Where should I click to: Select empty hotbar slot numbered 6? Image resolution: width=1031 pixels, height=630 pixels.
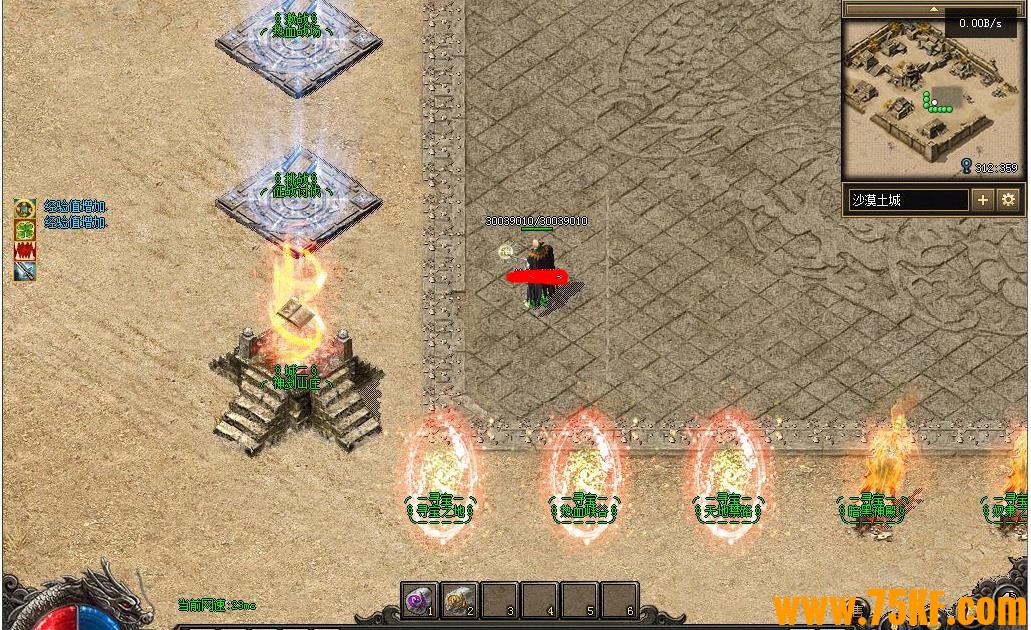click(x=619, y=600)
